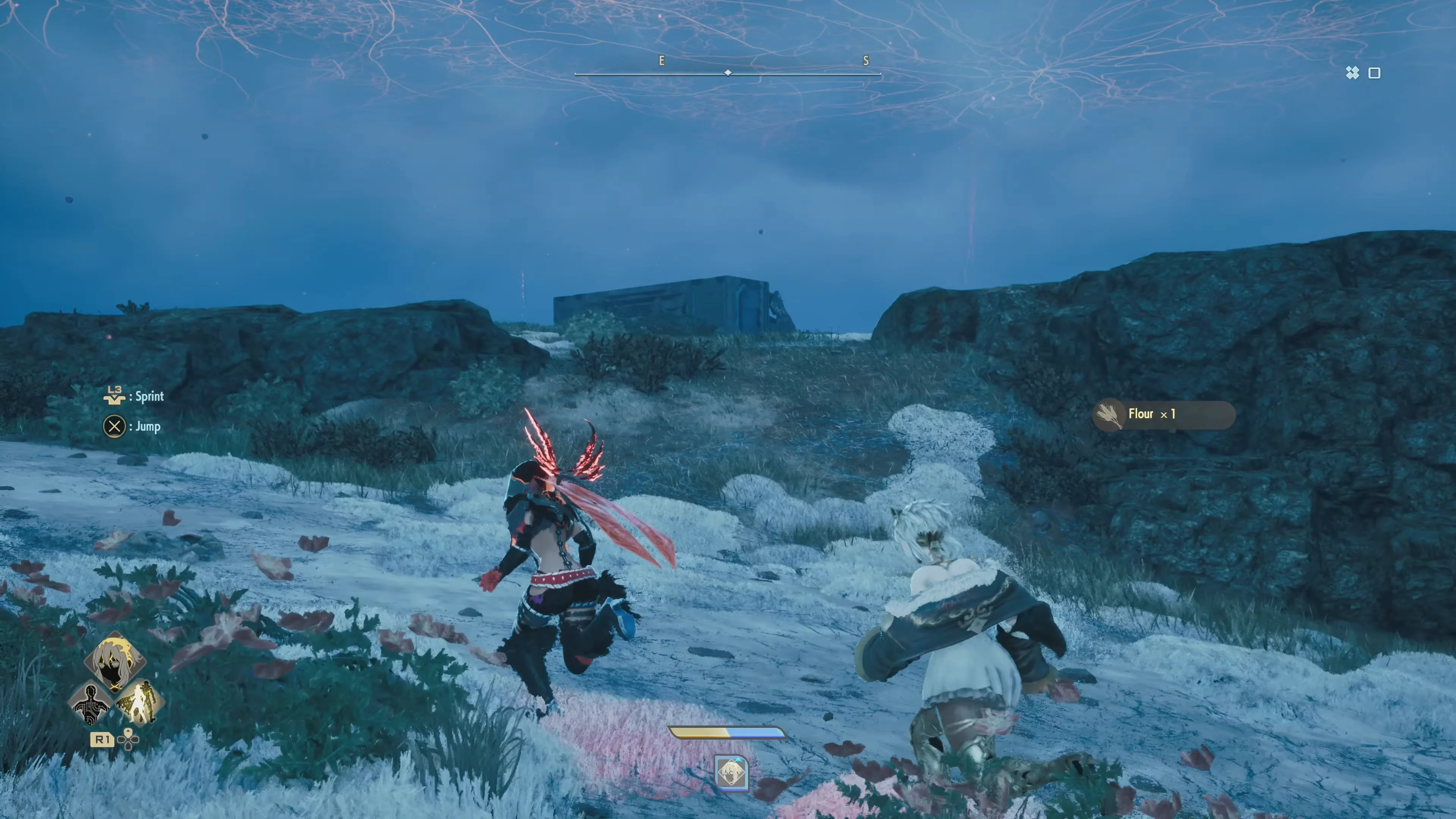Activate the circuit-body silhouette ability icon
1456x819 pixels.
tap(91, 703)
